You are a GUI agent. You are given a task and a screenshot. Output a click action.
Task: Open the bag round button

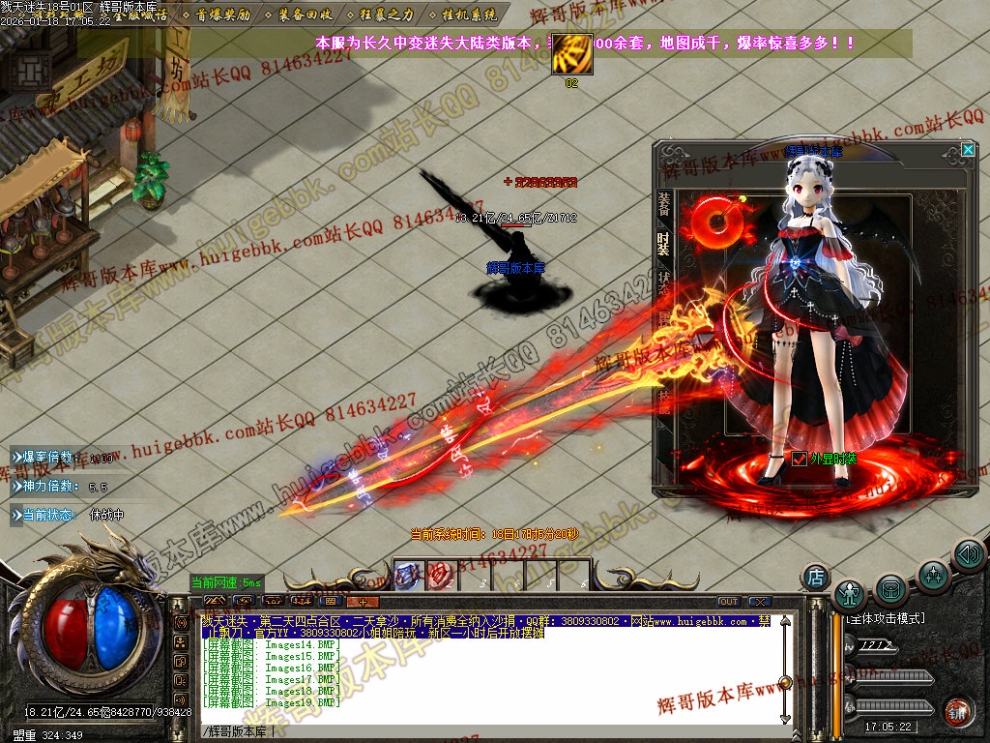892,589
